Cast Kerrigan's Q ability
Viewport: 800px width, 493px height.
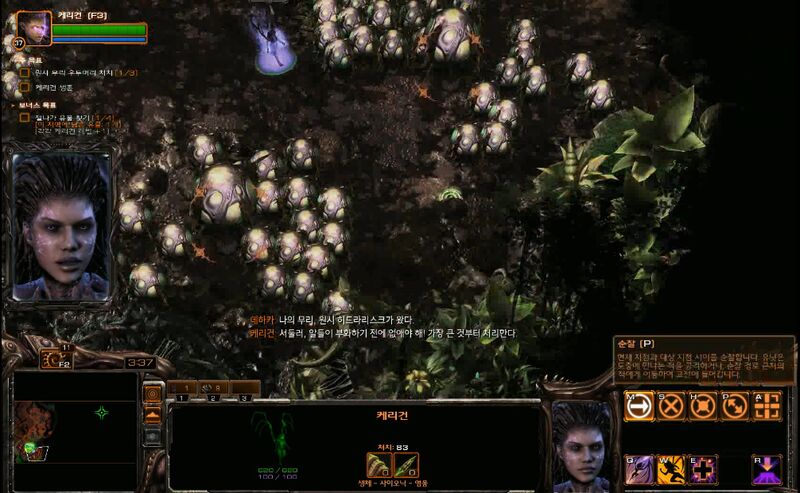pos(639,469)
